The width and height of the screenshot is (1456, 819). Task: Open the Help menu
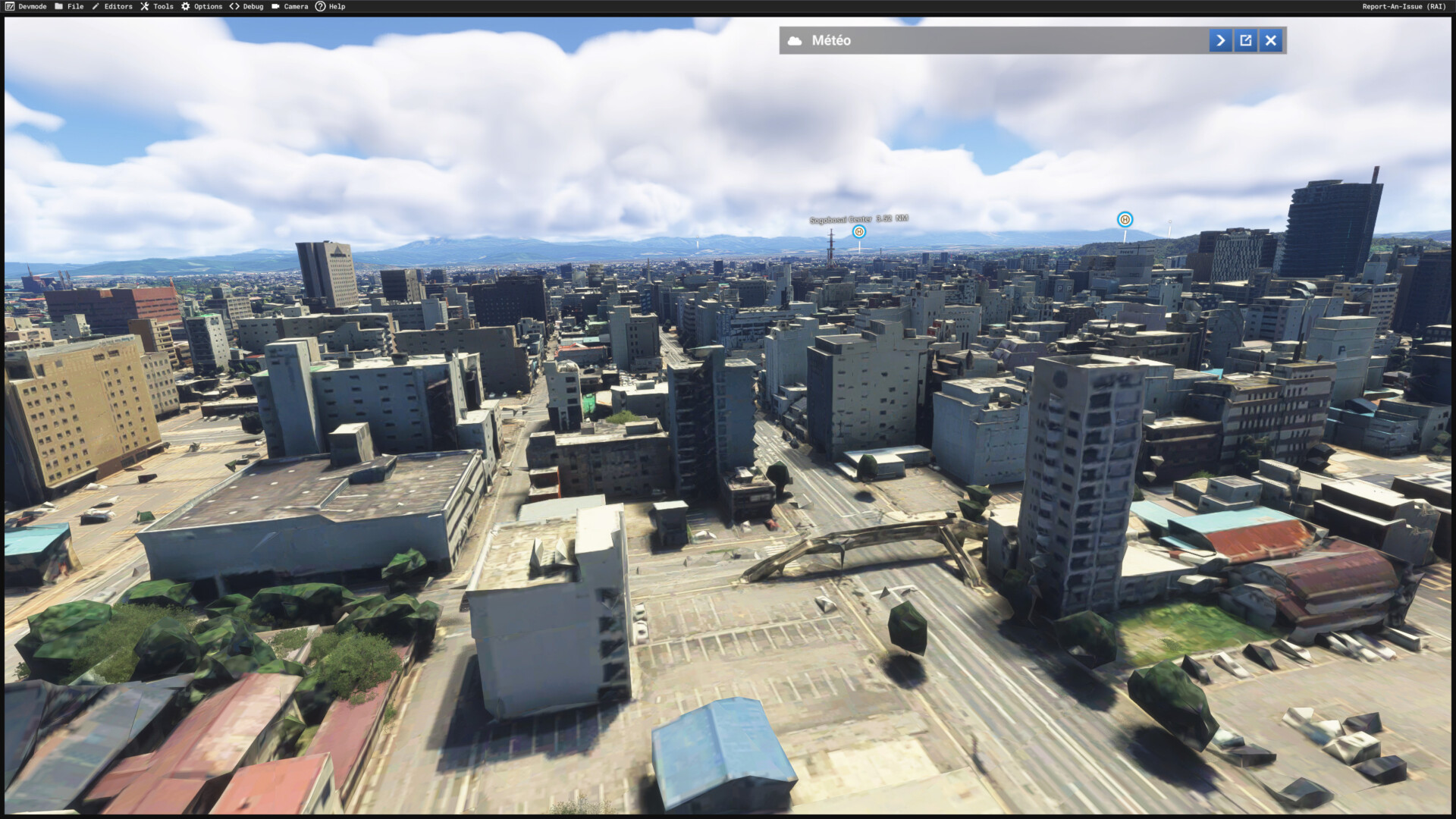[x=331, y=6]
